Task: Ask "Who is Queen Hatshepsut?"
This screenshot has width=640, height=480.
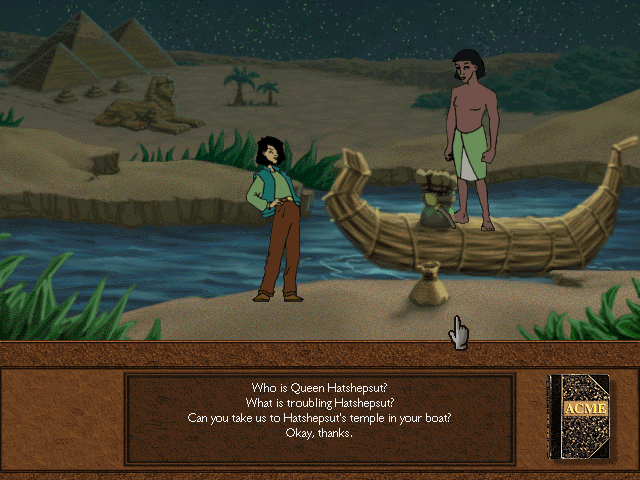Action: point(319,388)
